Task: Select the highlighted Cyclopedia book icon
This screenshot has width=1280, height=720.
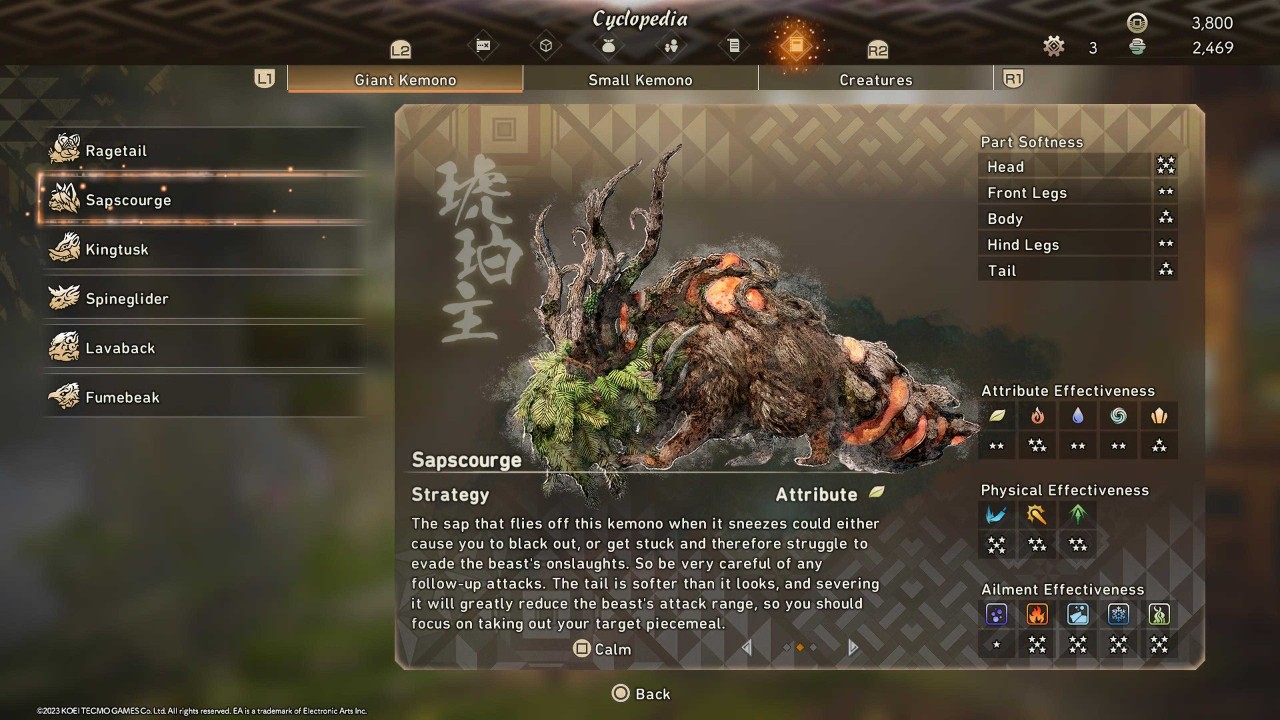Action: [796, 45]
